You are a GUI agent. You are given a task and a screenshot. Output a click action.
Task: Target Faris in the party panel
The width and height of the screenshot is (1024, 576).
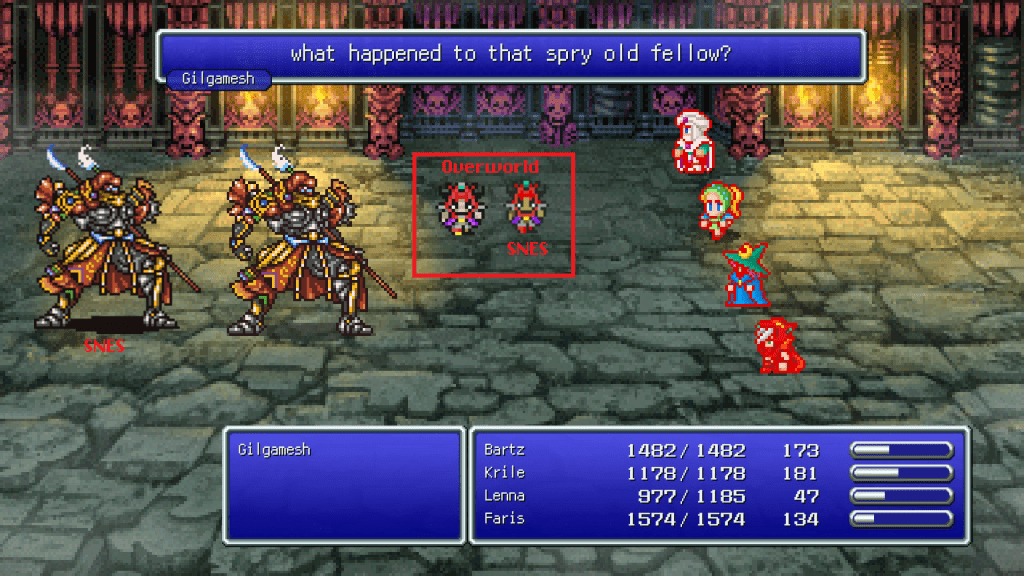503,519
